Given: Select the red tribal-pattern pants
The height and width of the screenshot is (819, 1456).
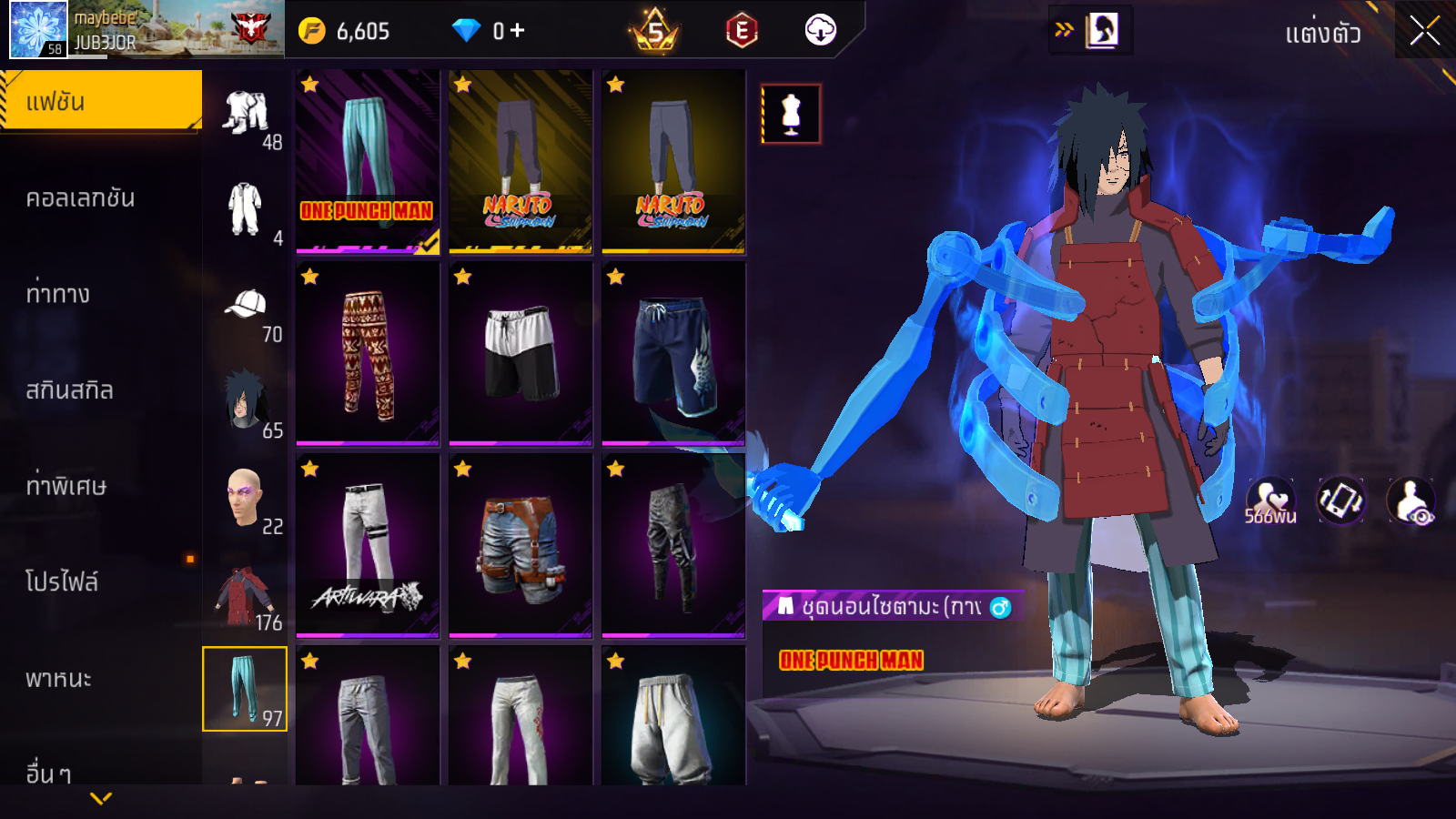Looking at the screenshot, I should click(x=368, y=354).
